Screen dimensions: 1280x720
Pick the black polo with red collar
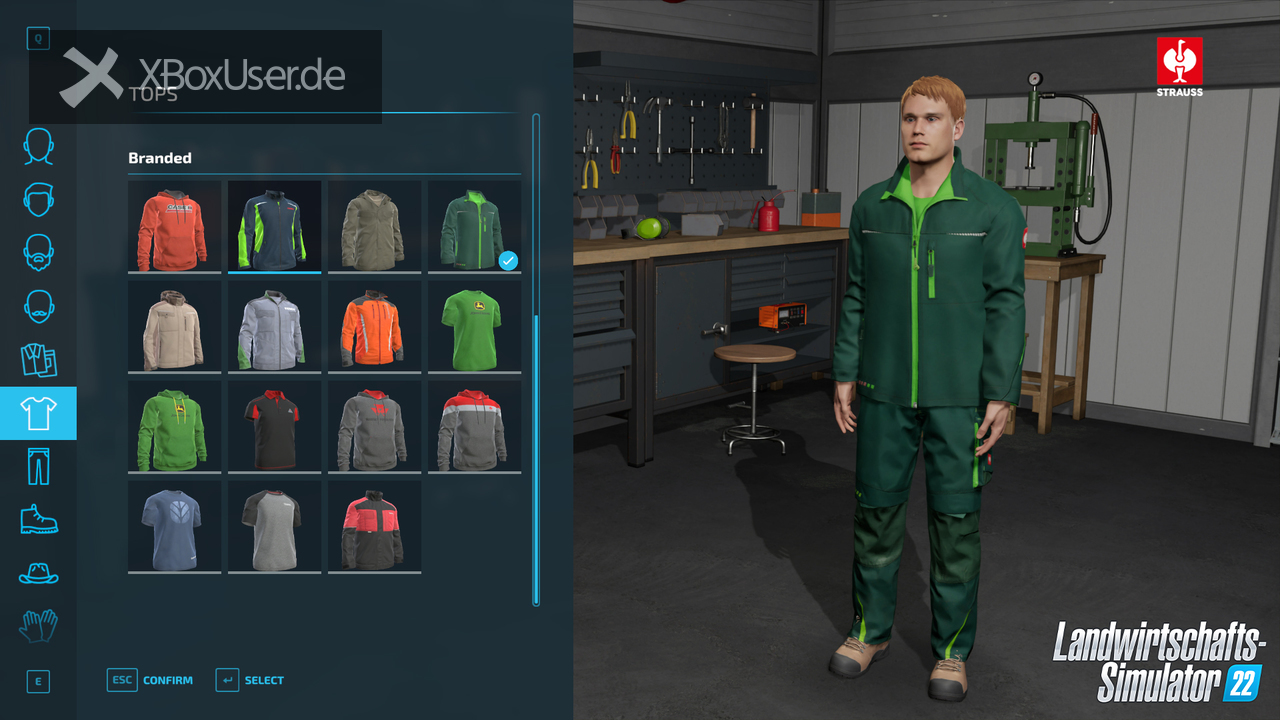(274, 426)
